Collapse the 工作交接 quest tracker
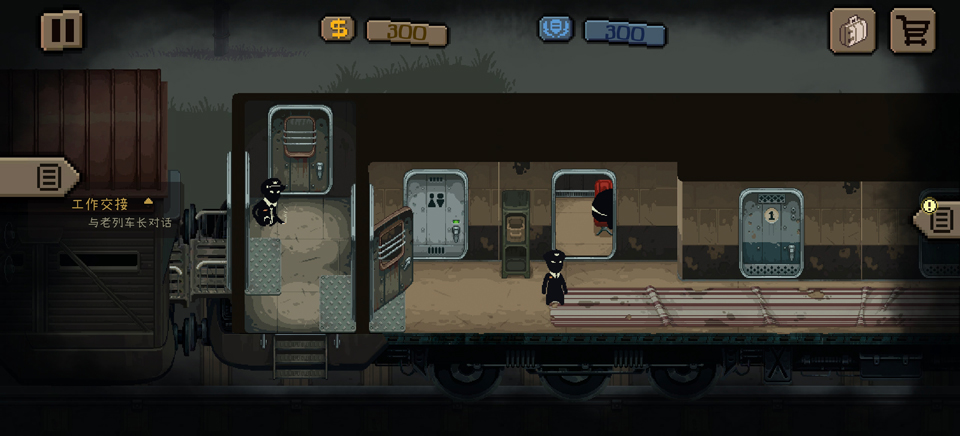The width and height of the screenshot is (960, 436). [x=149, y=202]
